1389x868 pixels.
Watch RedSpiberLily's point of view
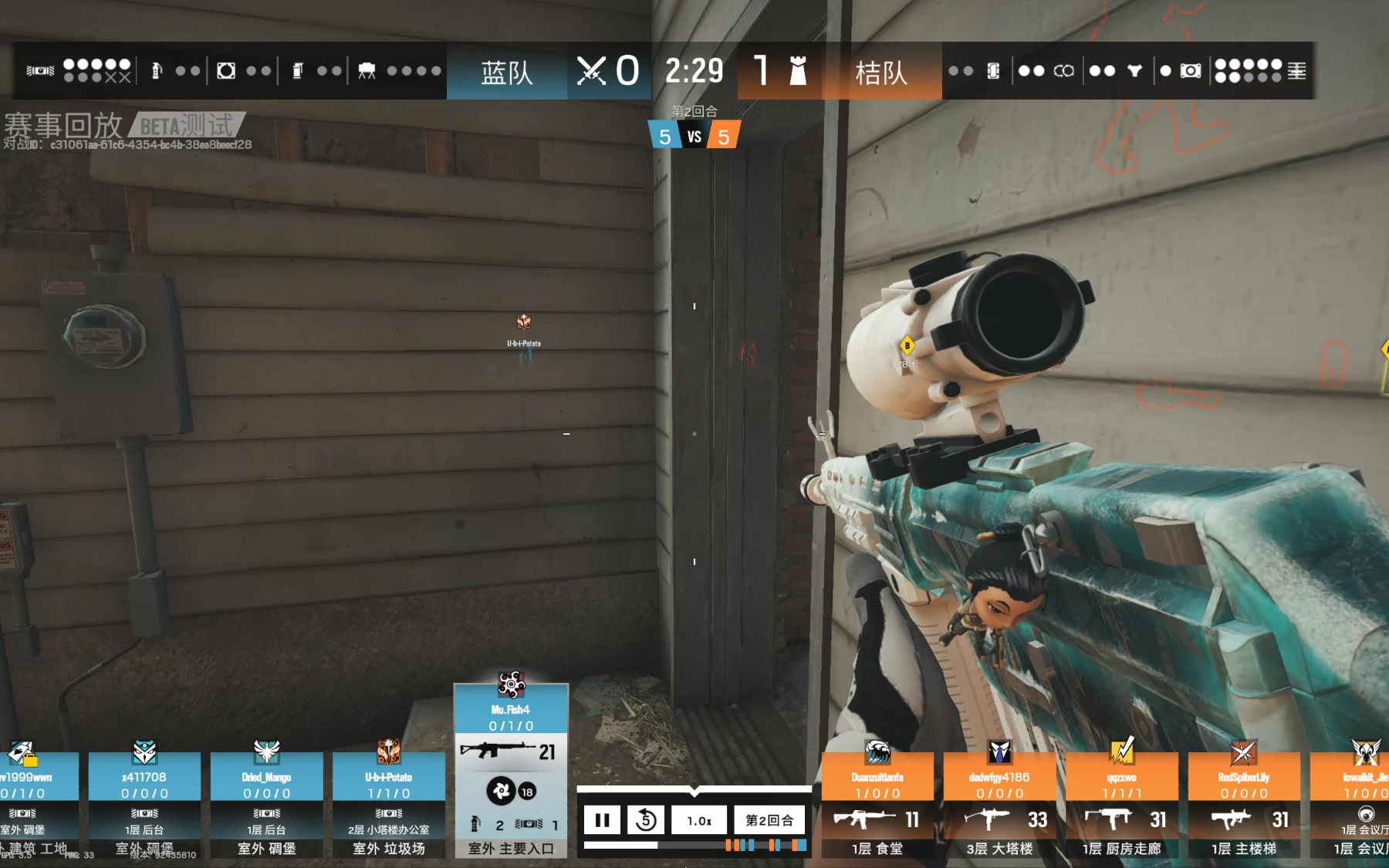click(1244, 802)
